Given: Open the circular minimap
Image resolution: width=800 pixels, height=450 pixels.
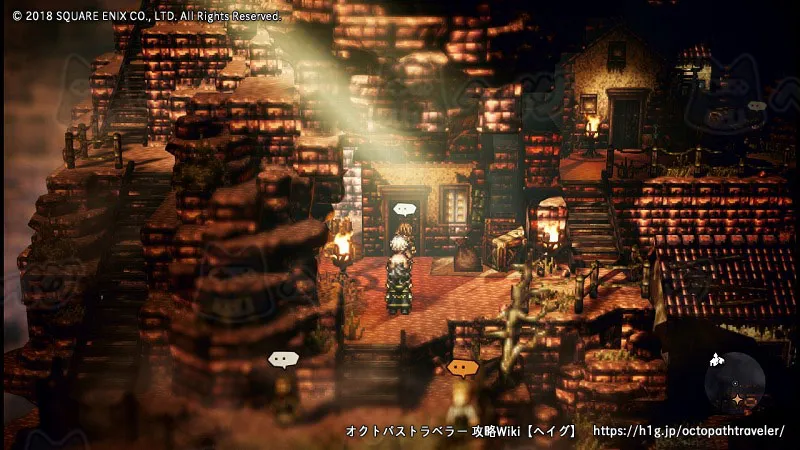Looking at the screenshot, I should (x=735, y=383).
